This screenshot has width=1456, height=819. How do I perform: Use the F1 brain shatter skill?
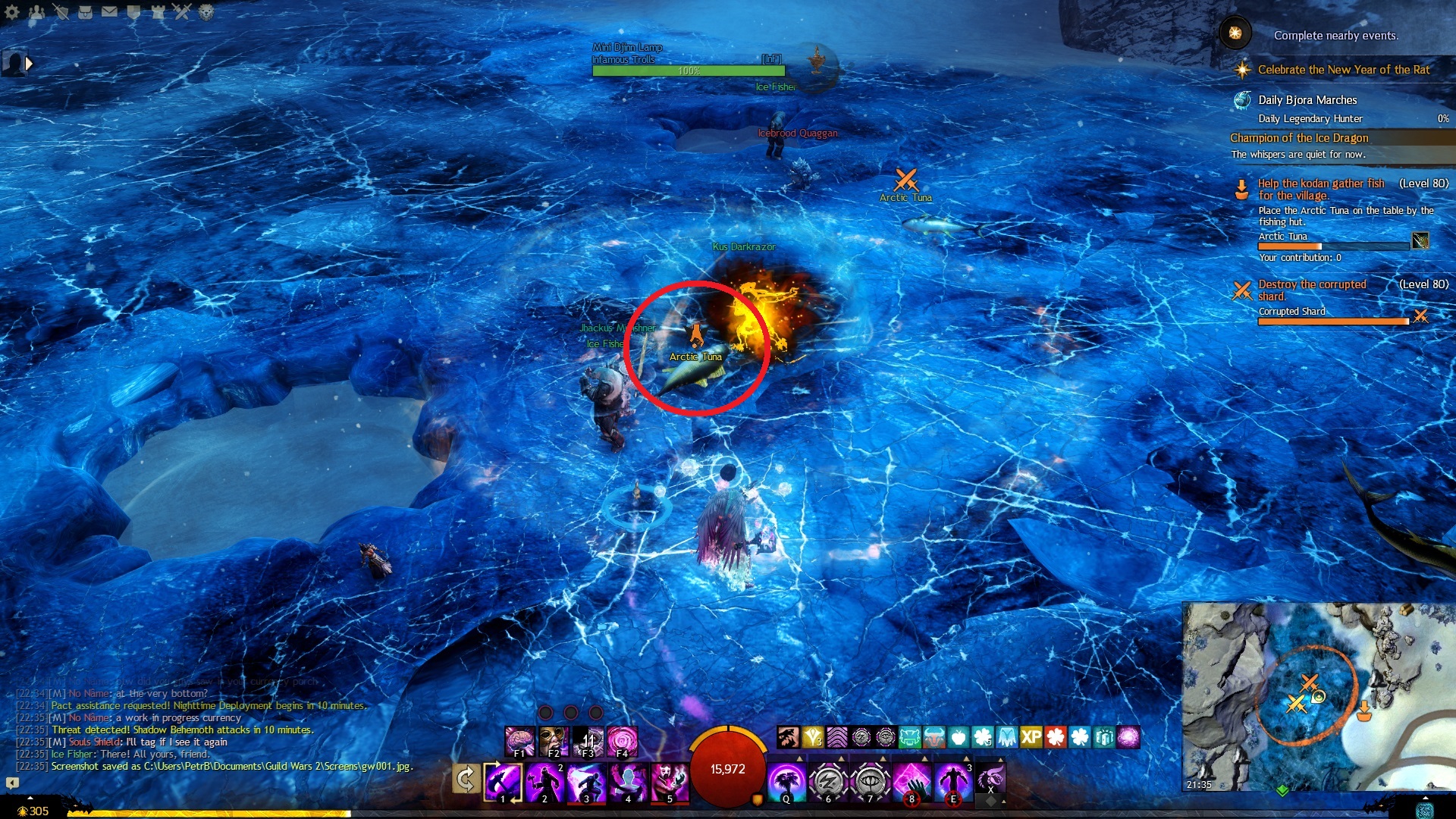point(519,741)
